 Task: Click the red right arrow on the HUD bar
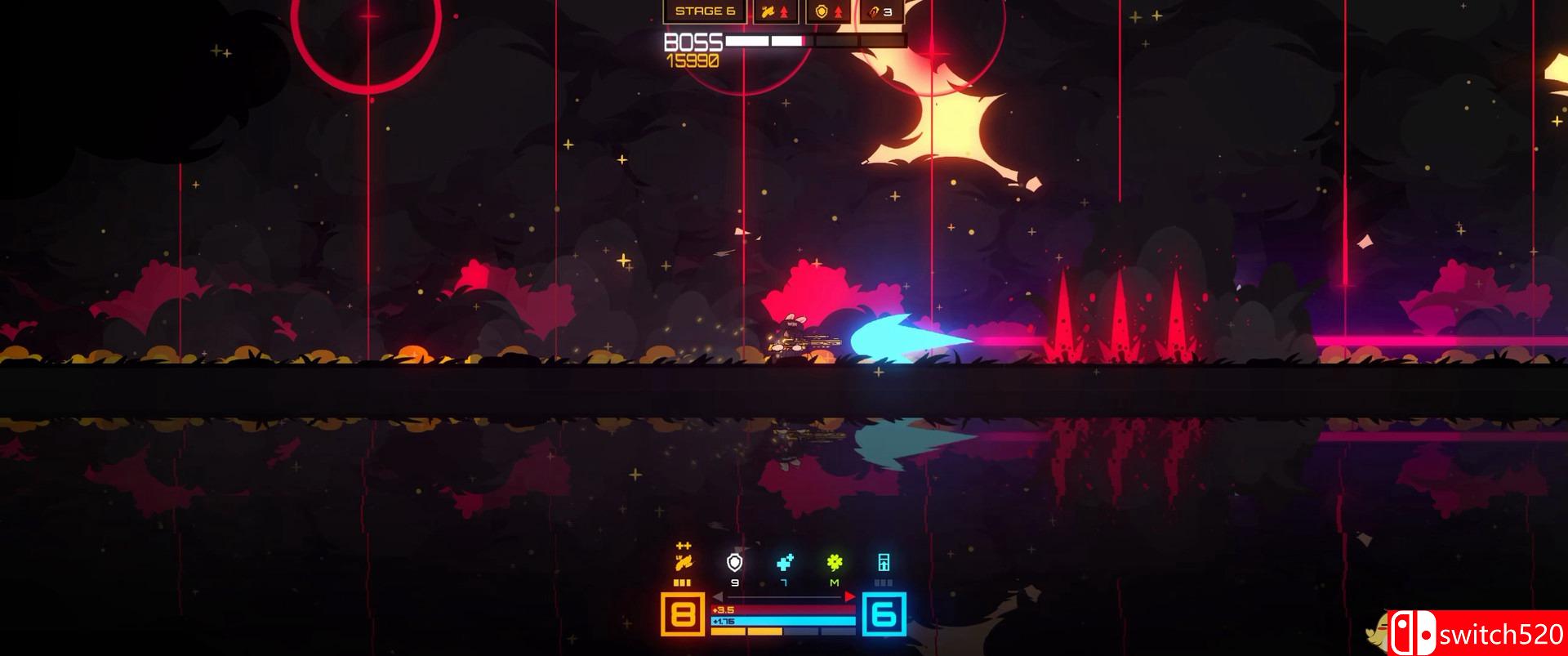[849, 596]
